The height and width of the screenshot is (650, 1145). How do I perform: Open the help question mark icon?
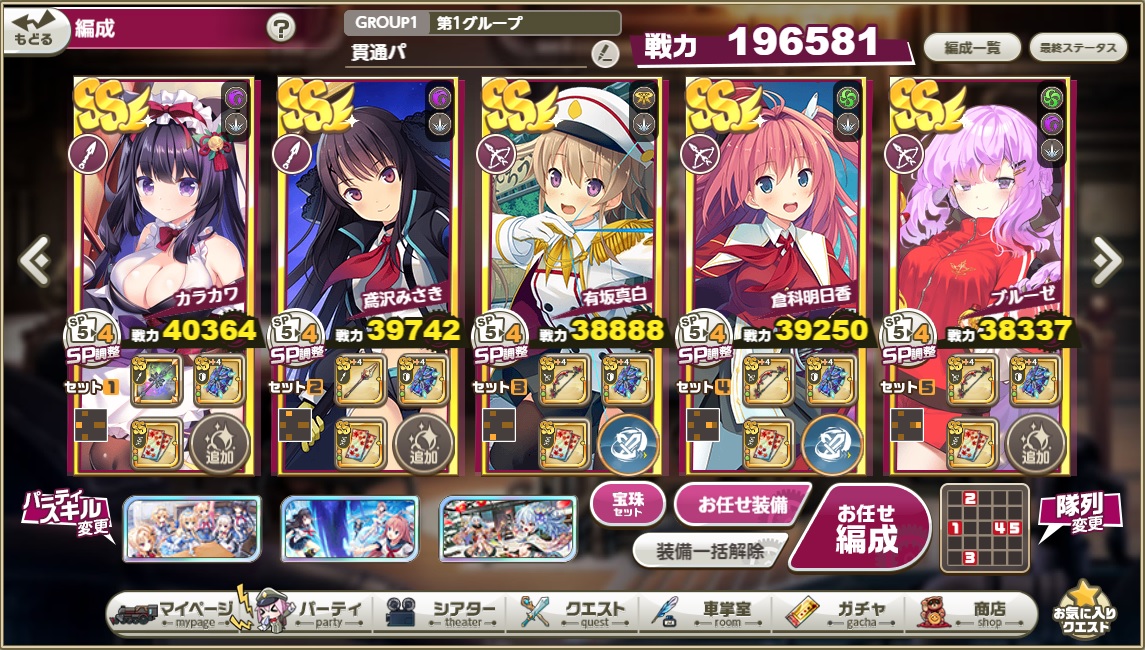281,29
